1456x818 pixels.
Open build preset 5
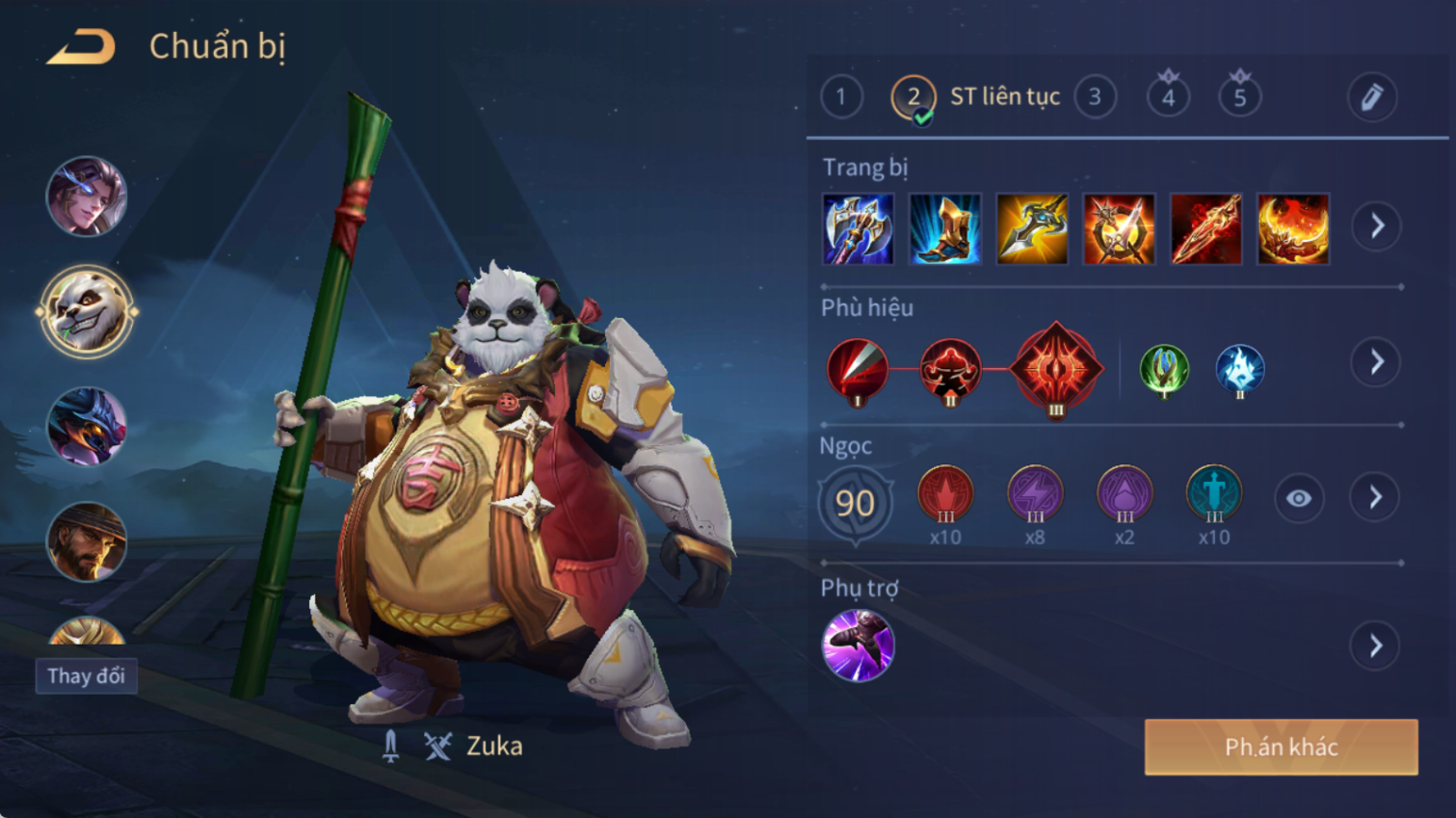(1240, 96)
